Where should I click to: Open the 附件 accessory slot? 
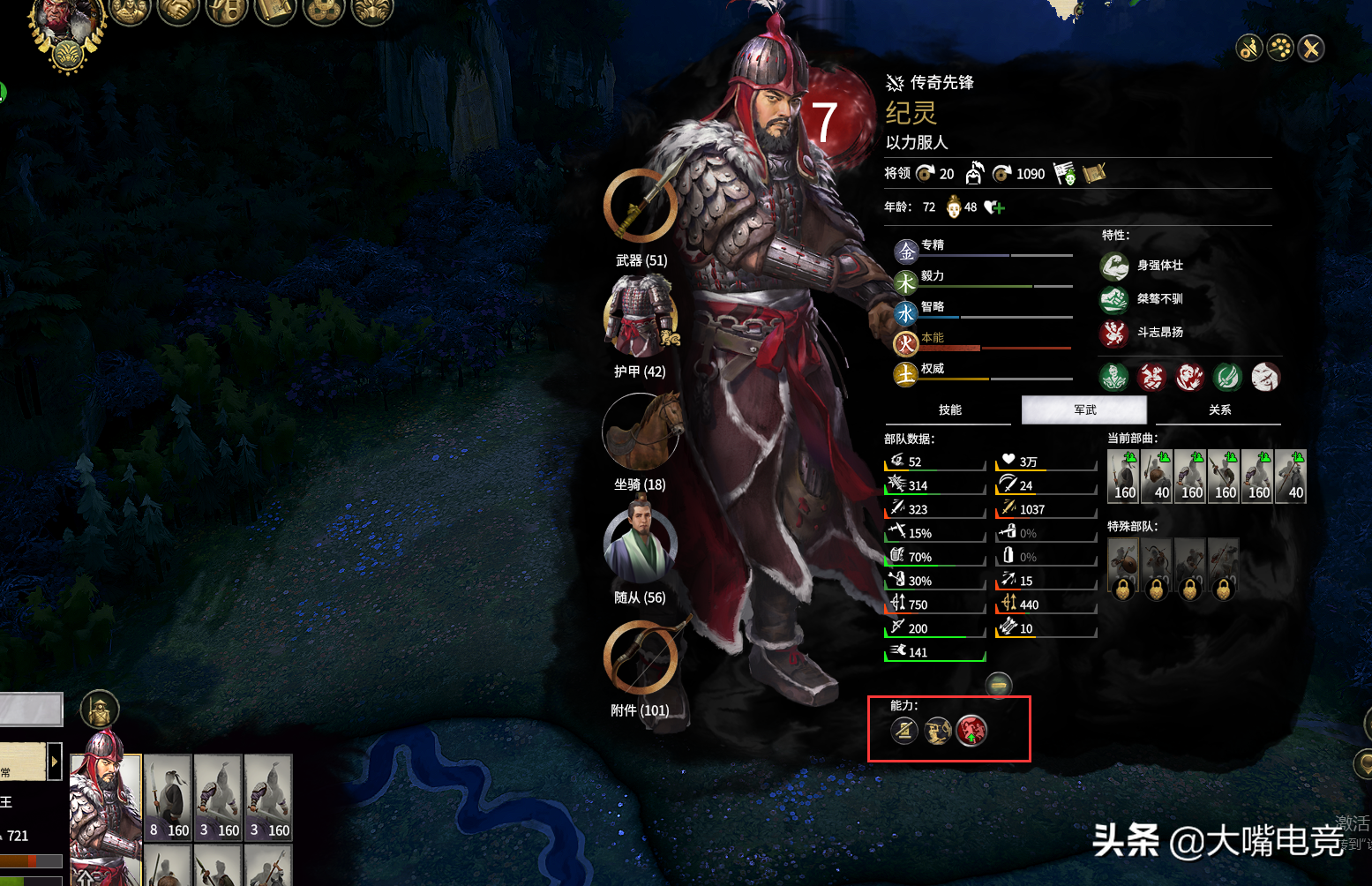tap(641, 657)
